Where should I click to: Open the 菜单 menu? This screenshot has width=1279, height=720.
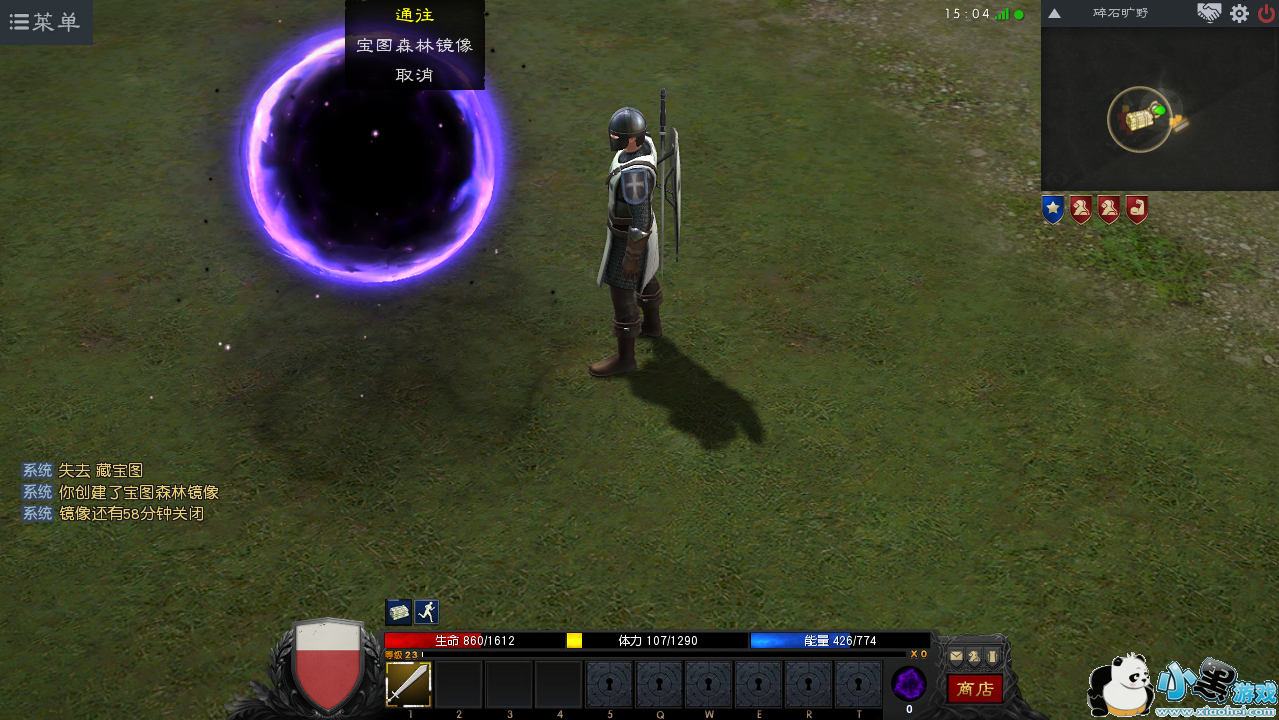click(x=45, y=22)
